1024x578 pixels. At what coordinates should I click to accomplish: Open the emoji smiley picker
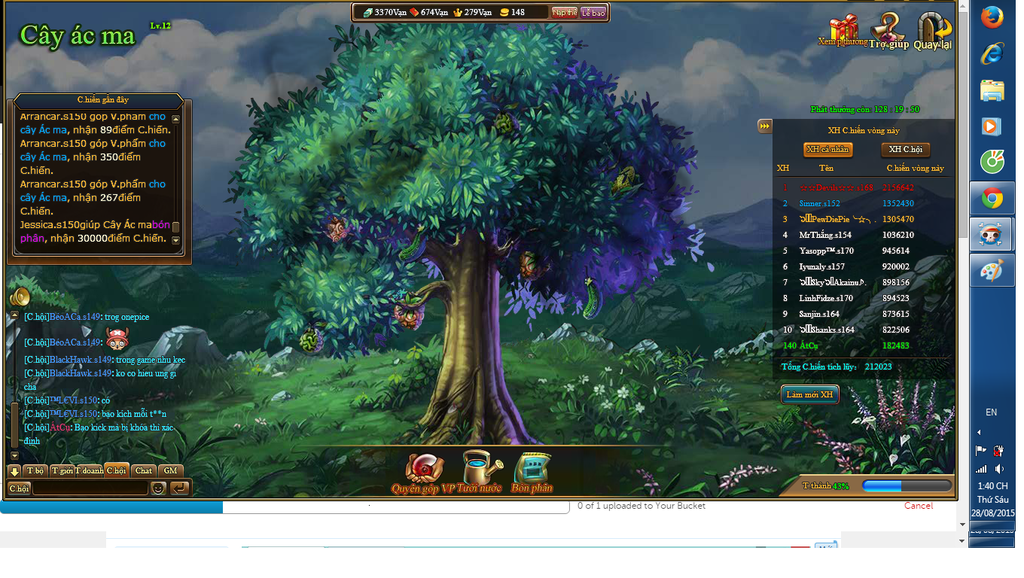[x=158, y=488]
